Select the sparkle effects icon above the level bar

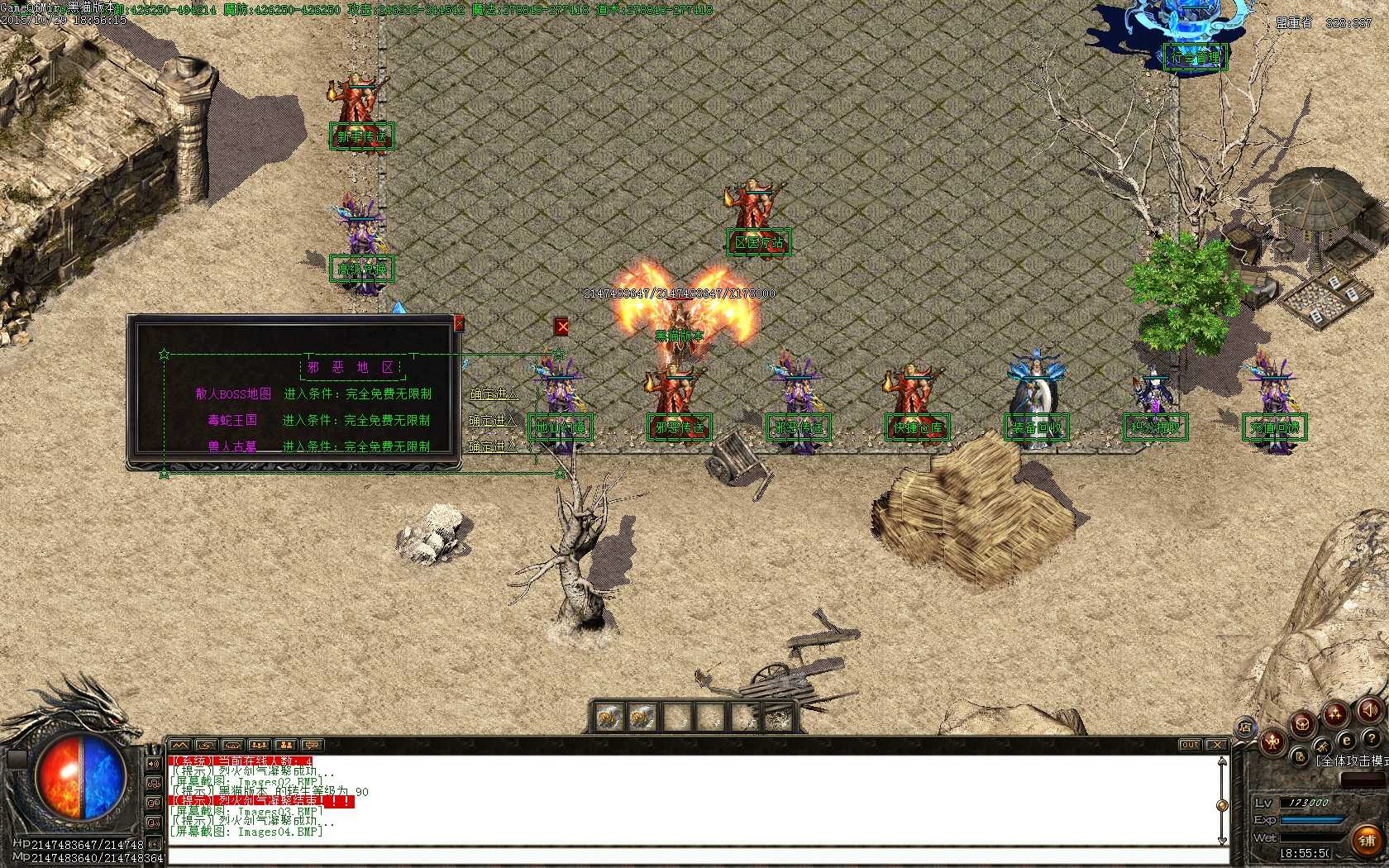(x=1334, y=713)
